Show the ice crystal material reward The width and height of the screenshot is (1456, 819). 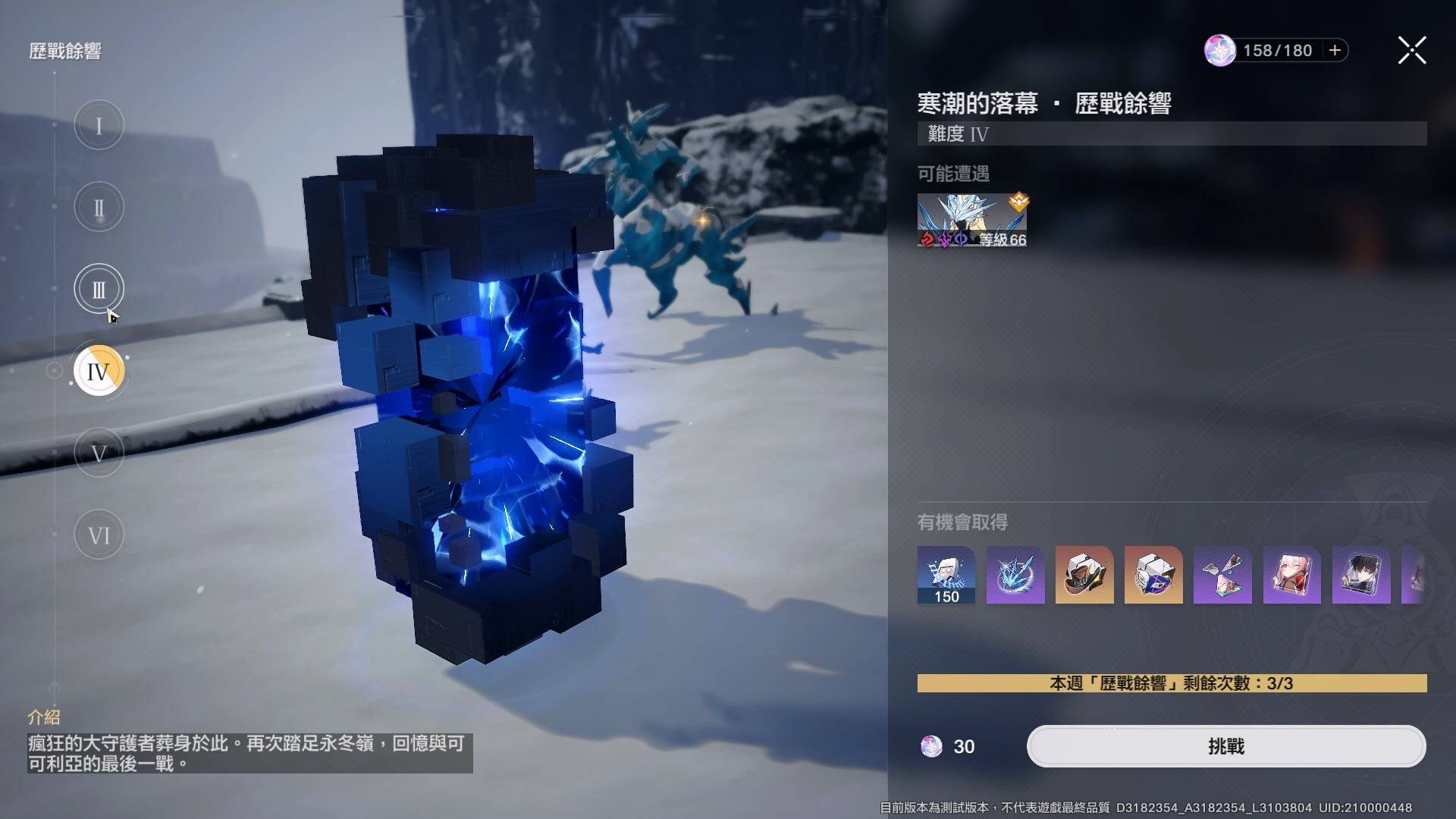(x=1015, y=575)
